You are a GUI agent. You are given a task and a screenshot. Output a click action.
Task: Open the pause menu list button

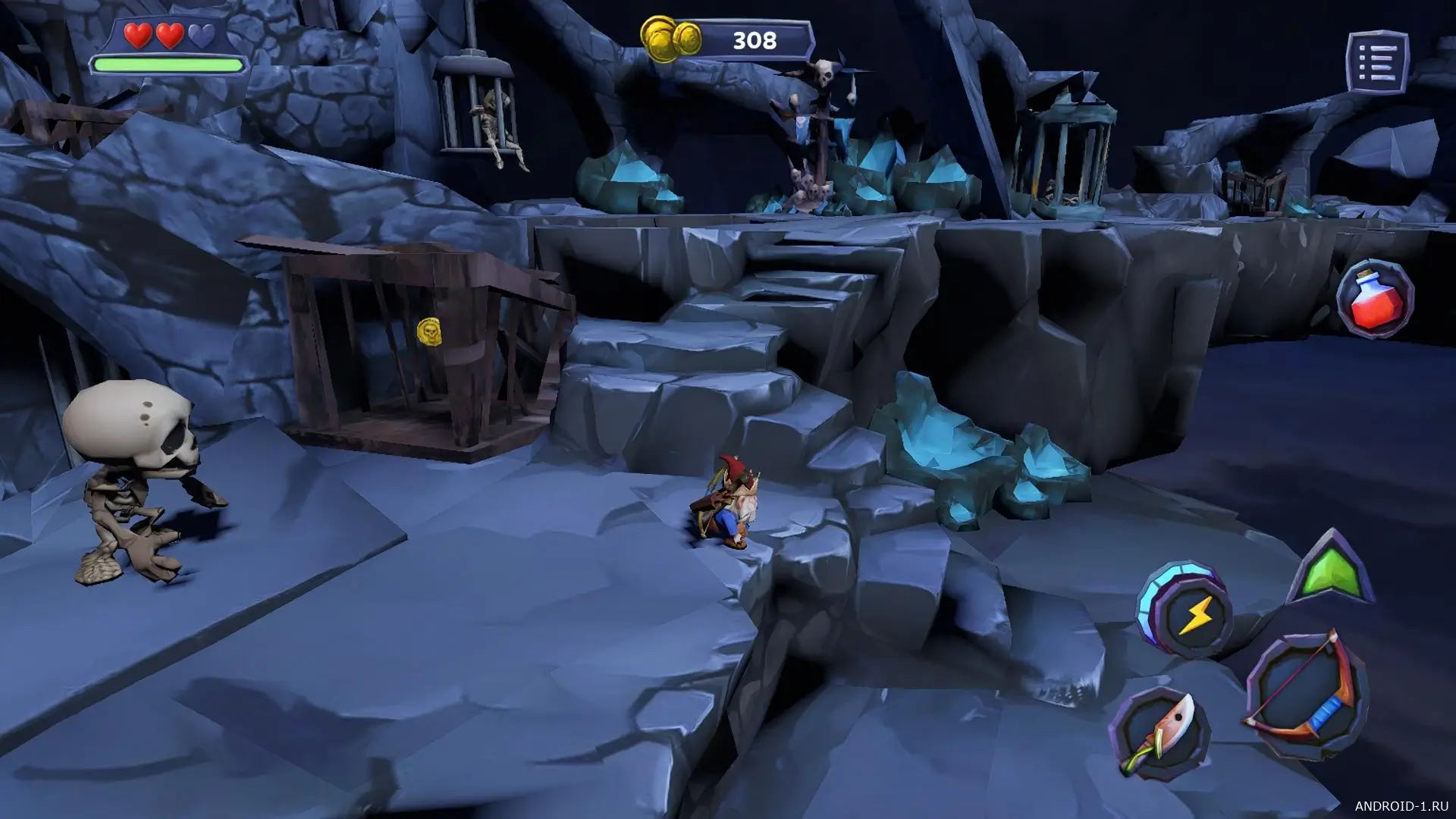click(x=1377, y=61)
